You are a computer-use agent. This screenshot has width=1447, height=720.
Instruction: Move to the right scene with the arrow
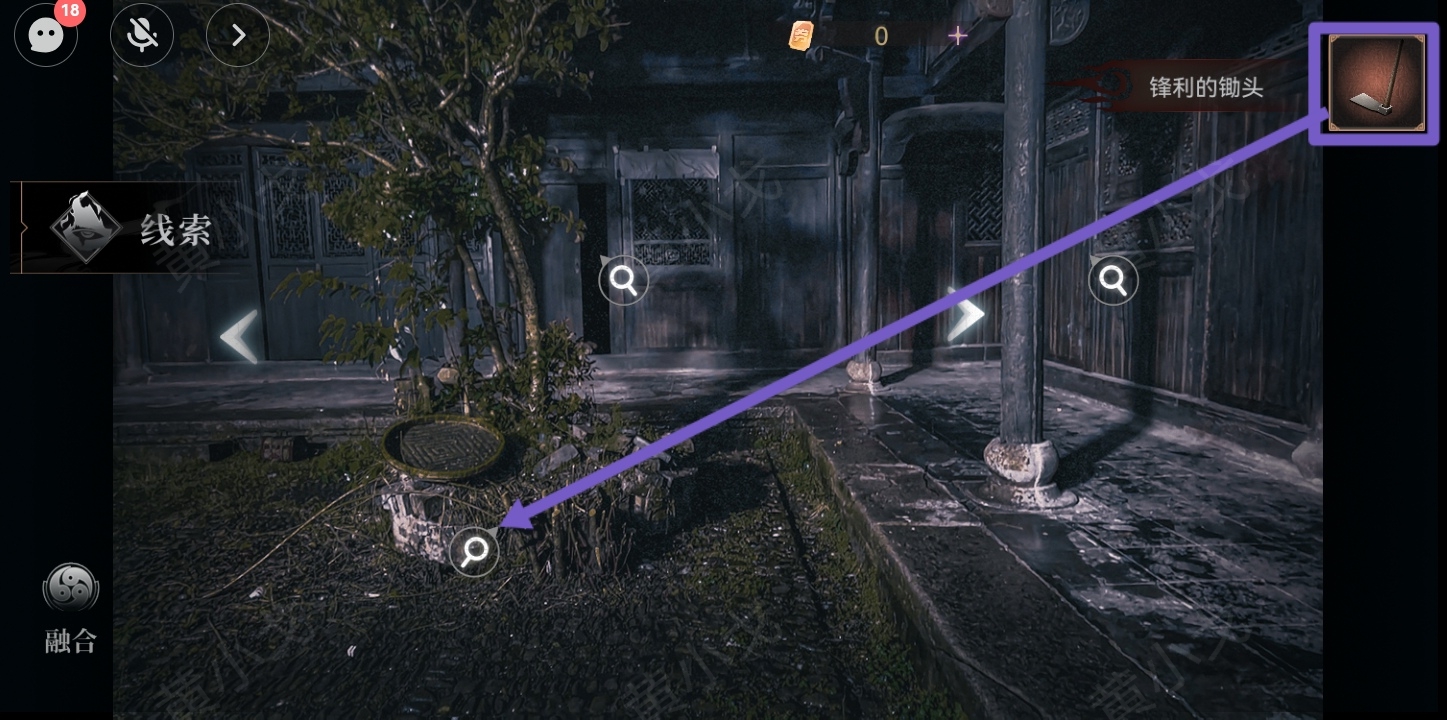pyautogui.click(x=966, y=316)
